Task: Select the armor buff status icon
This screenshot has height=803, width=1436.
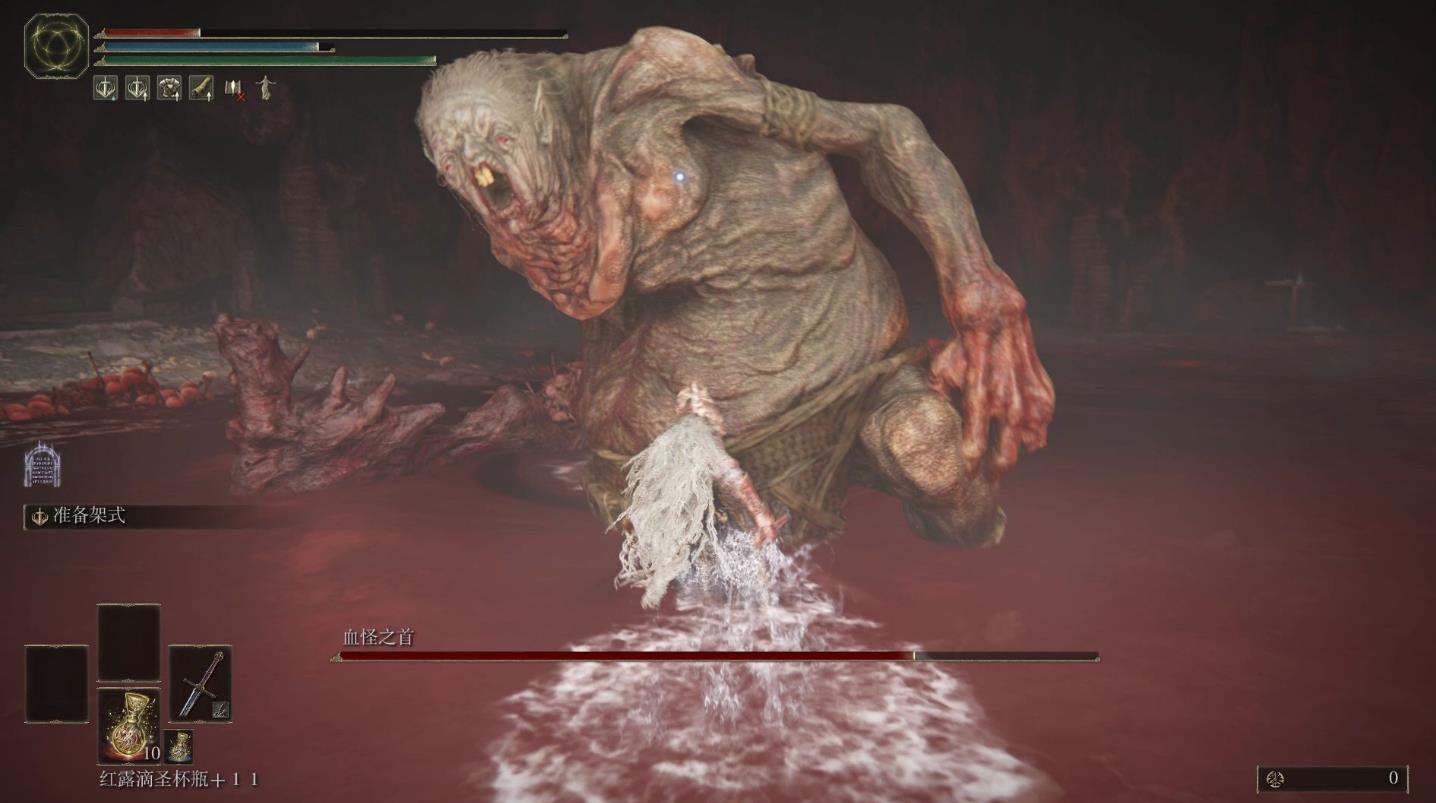Action: pyautogui.click(x=169, y=88)
